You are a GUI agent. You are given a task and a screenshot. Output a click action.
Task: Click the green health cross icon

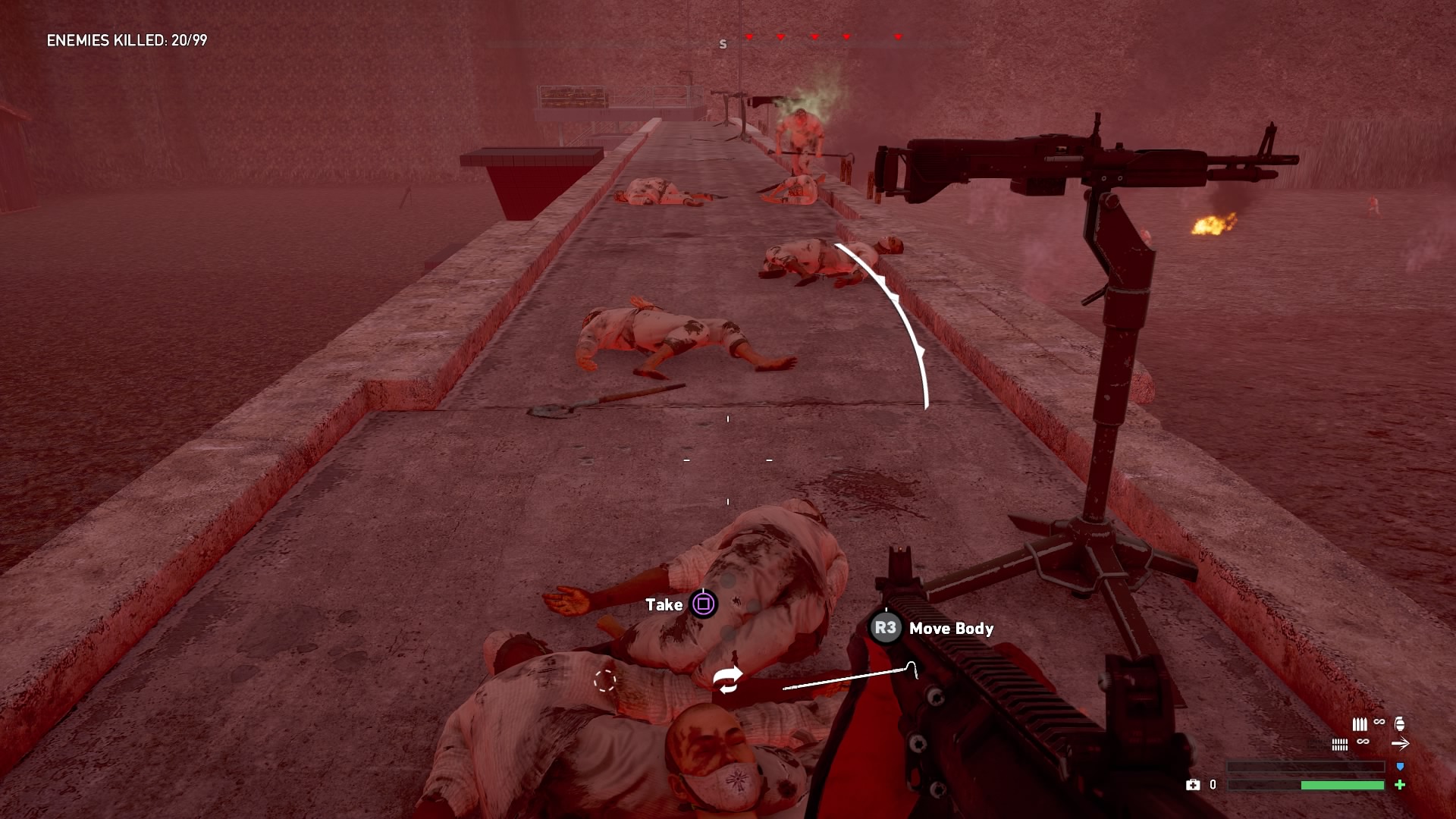(x=1400, y=785)
